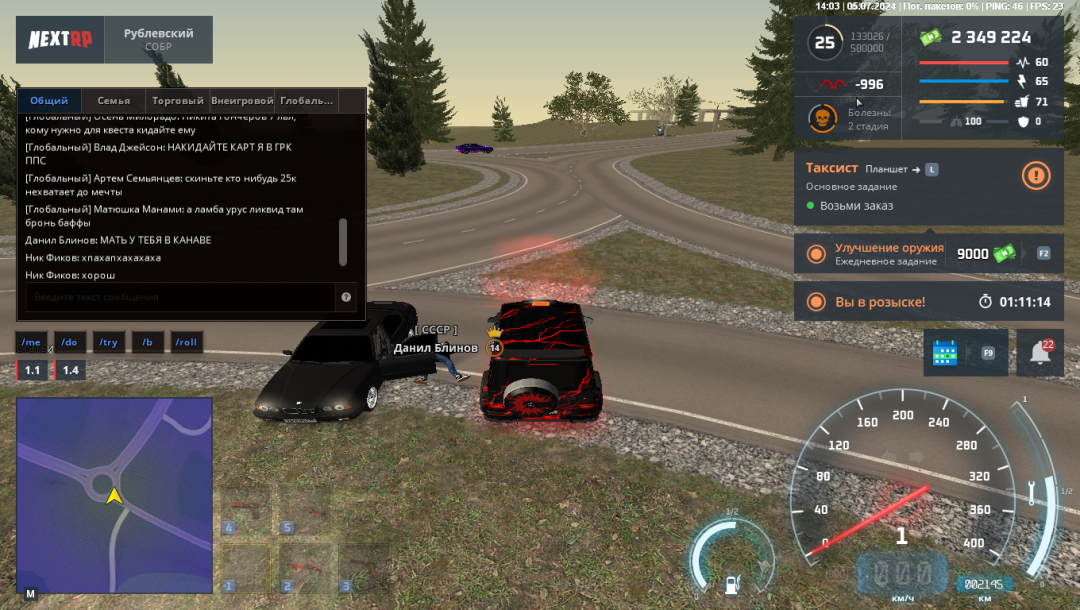Viewport: 1080px width, 610px height.
Task: Switch to the Семья chat tab
Action: click(x=113, y=101)
